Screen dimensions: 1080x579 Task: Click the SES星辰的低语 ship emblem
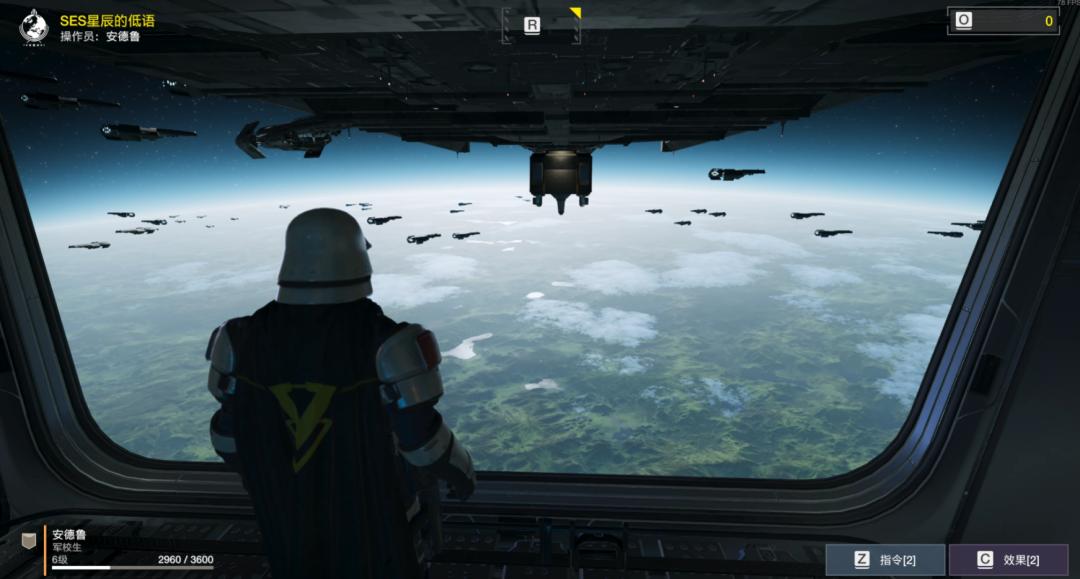34,27
